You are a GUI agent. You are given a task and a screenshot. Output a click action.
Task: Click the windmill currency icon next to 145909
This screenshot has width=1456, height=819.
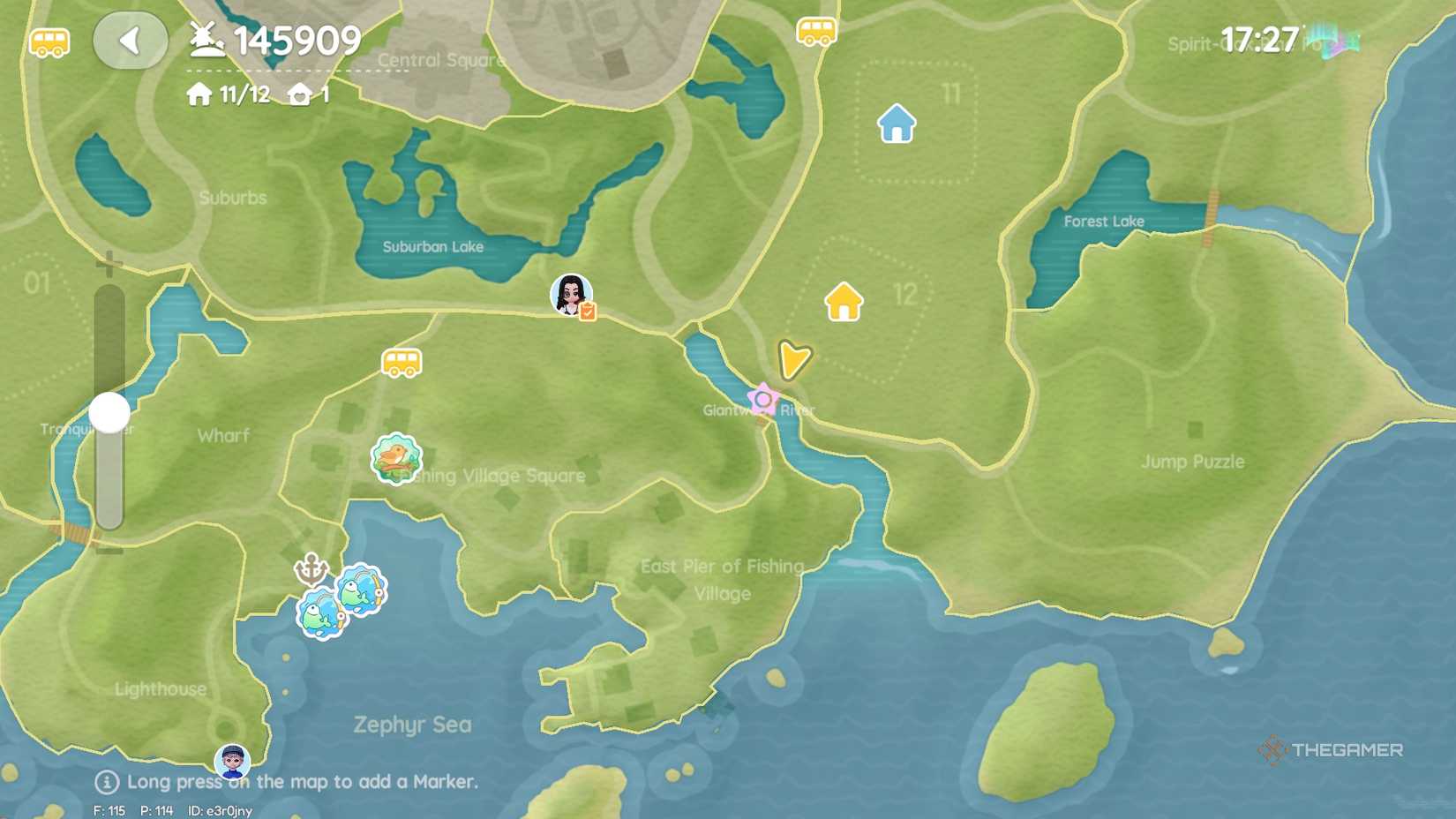(204, 39)
